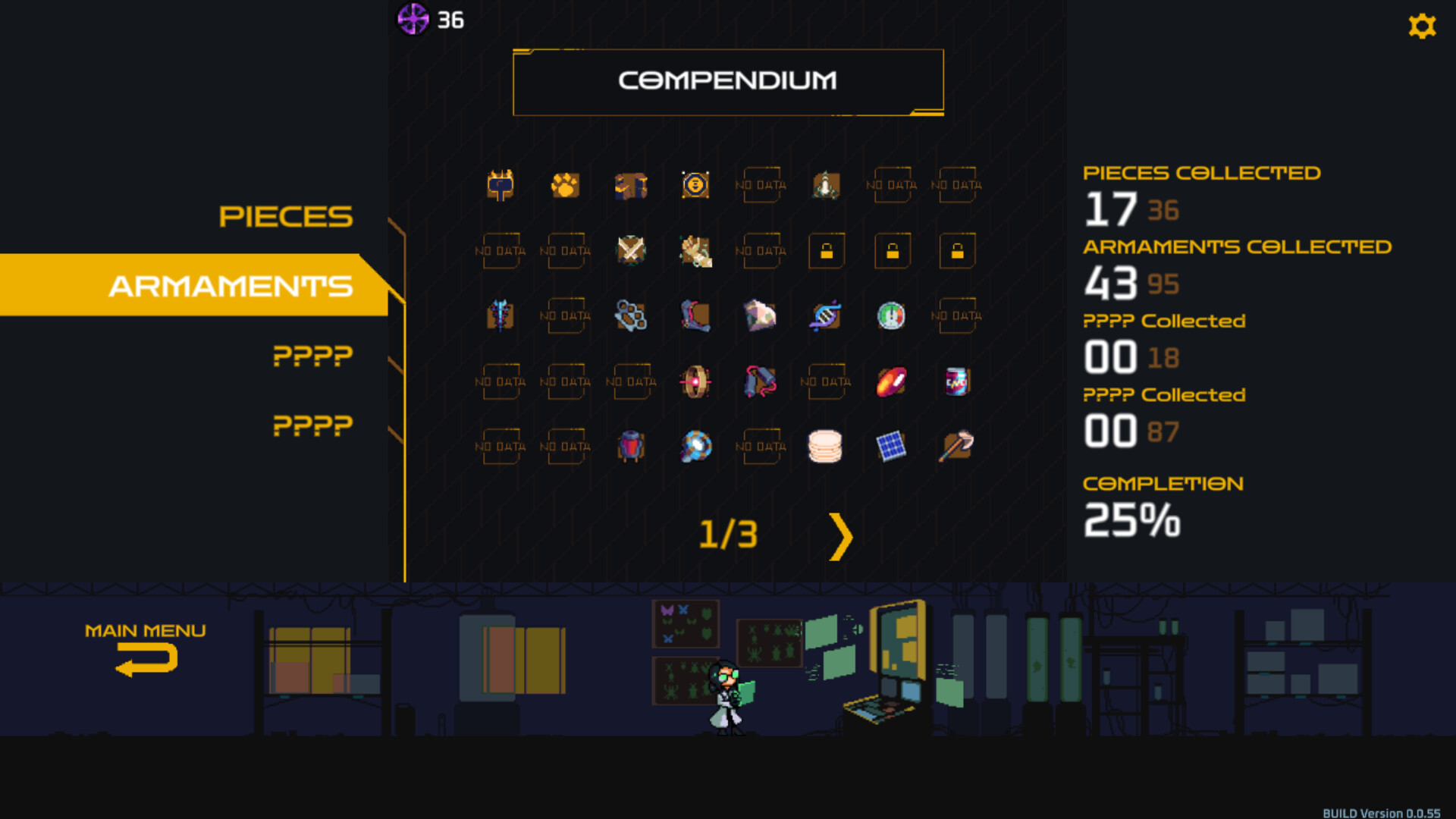Select the rocket ship armament icon

[825, 184]
